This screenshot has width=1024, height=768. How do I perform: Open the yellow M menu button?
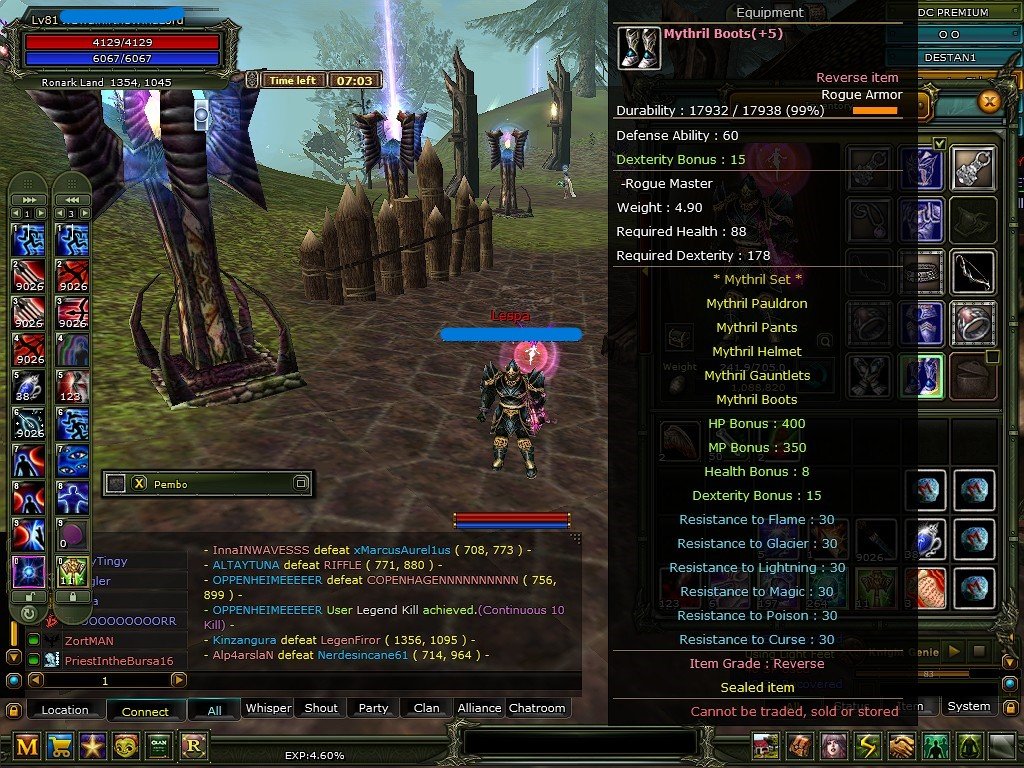pos(27,745)
